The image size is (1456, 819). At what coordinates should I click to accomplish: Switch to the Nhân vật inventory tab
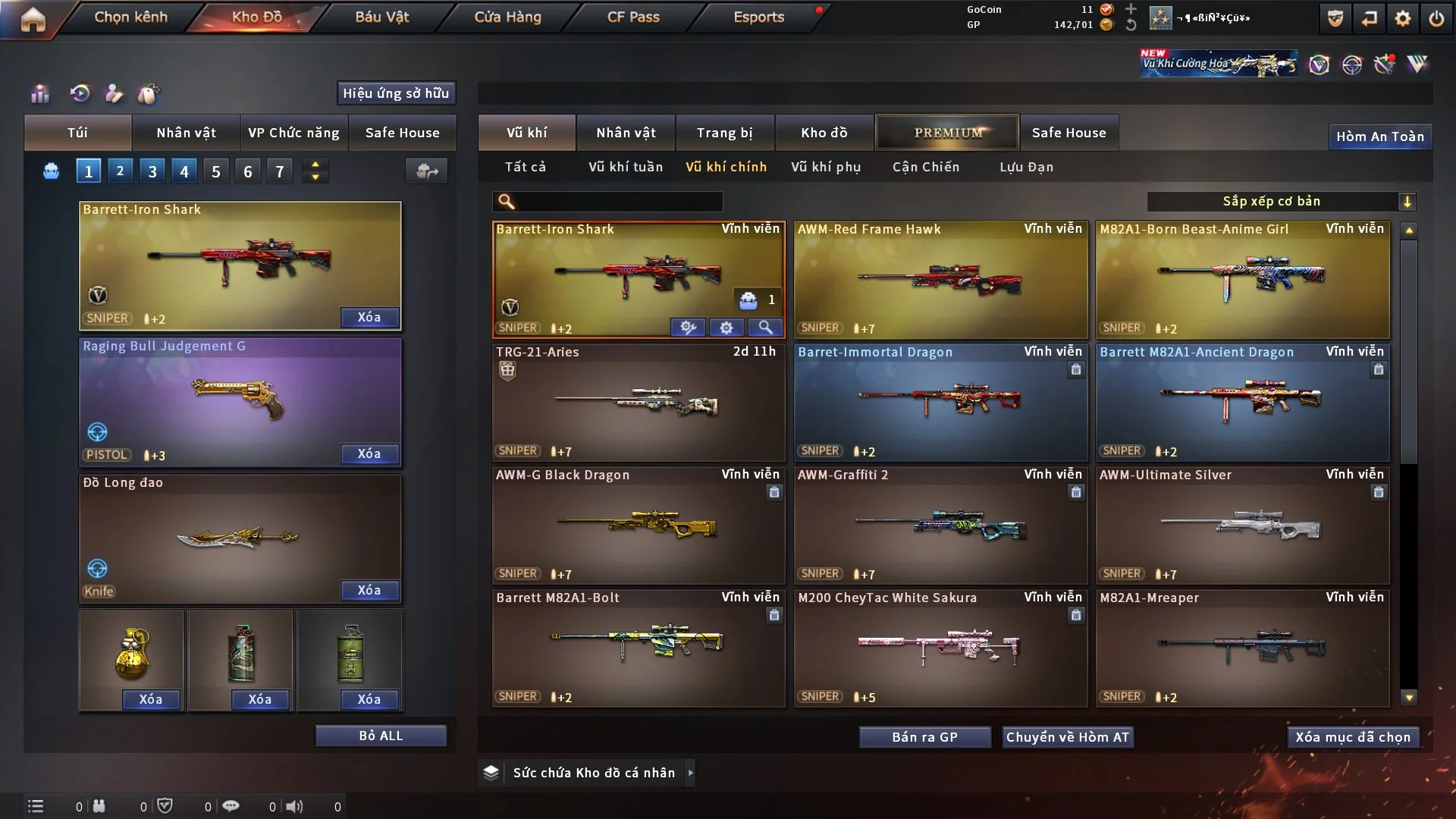[x=626, y=133]
